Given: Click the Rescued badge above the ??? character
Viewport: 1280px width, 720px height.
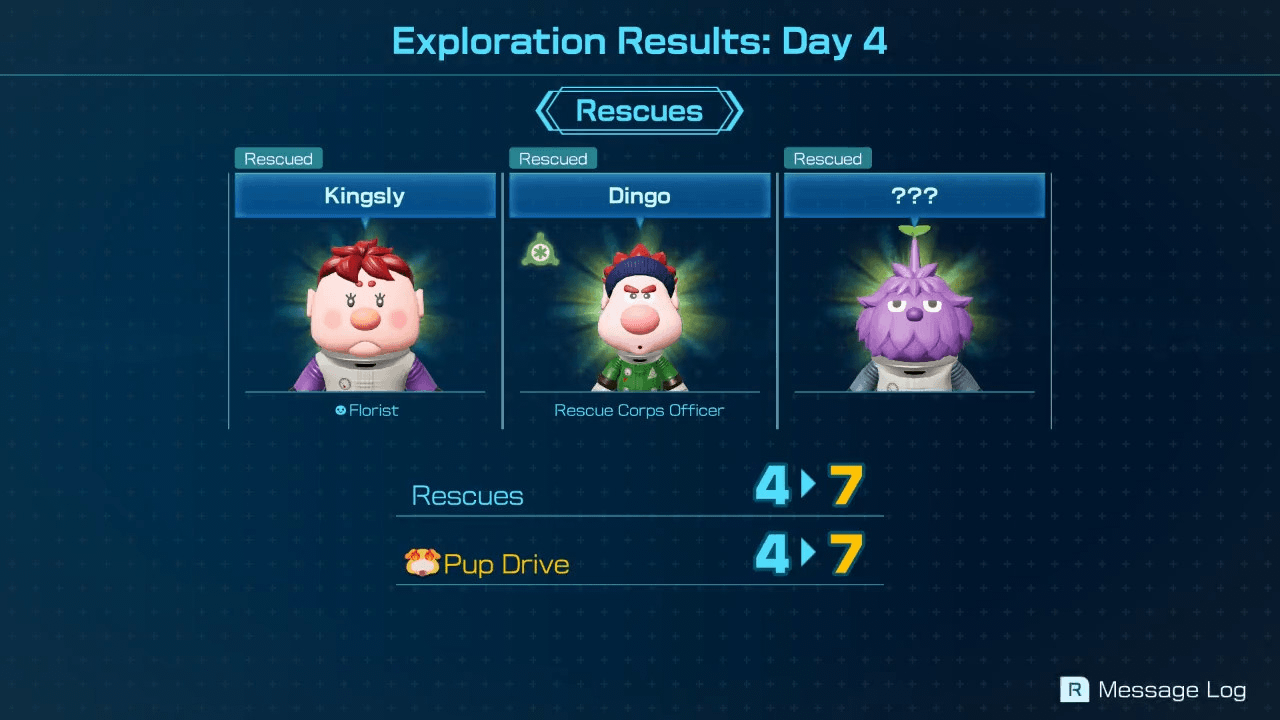Looking at the screenshot, I should point(827,158).
